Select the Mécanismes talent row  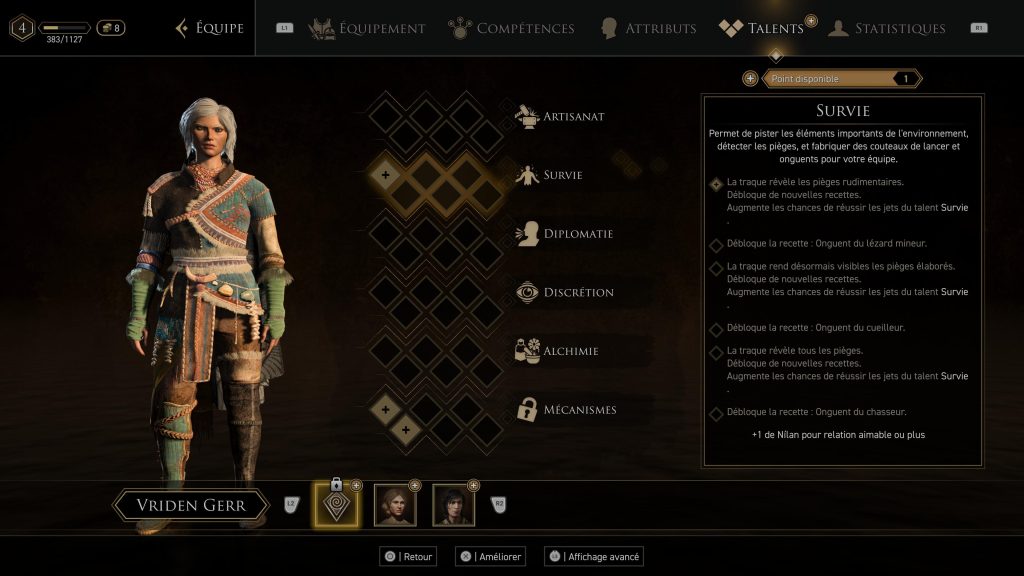(580, 409)
